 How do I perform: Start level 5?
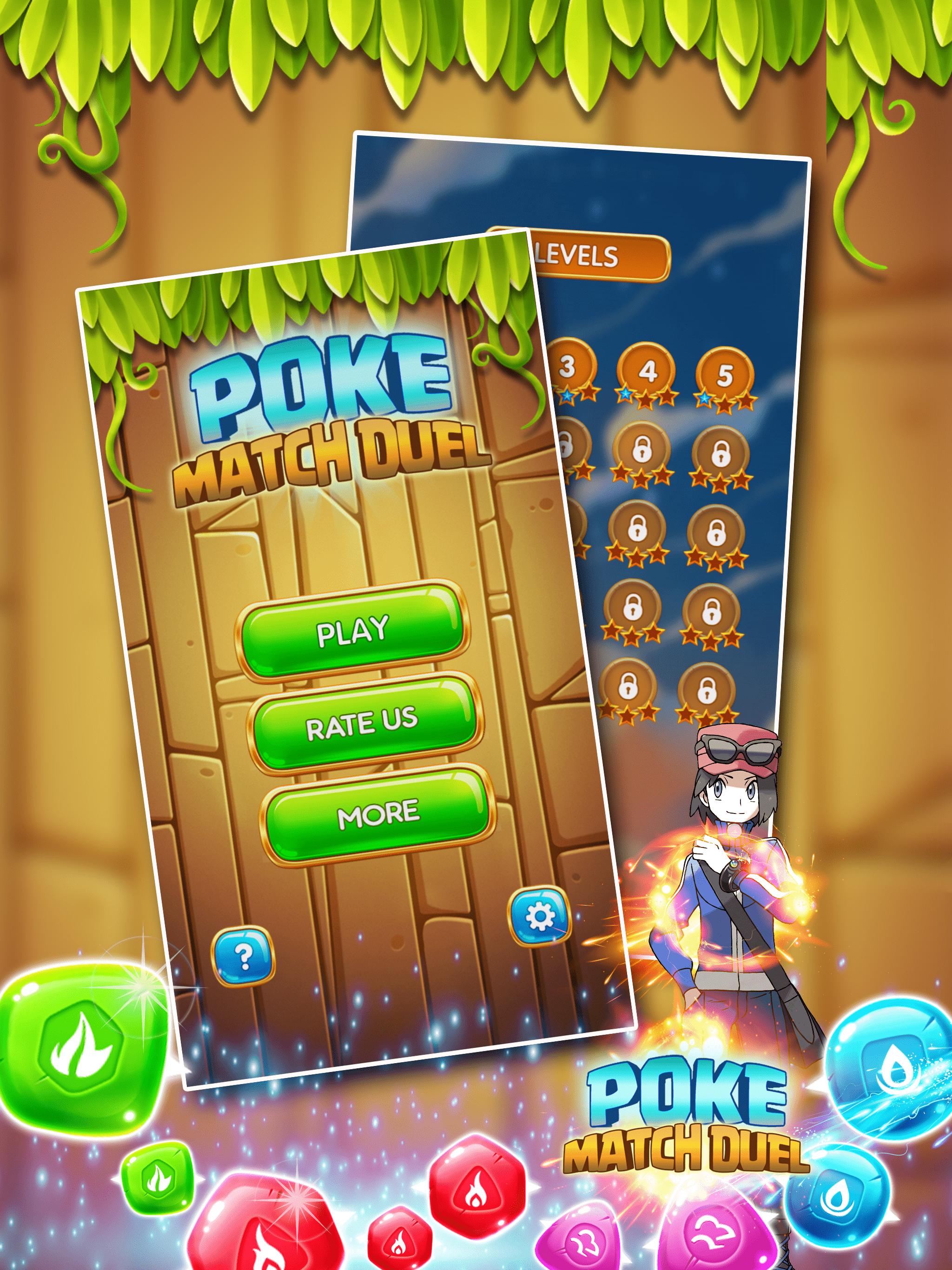click(x=726, y=373)
